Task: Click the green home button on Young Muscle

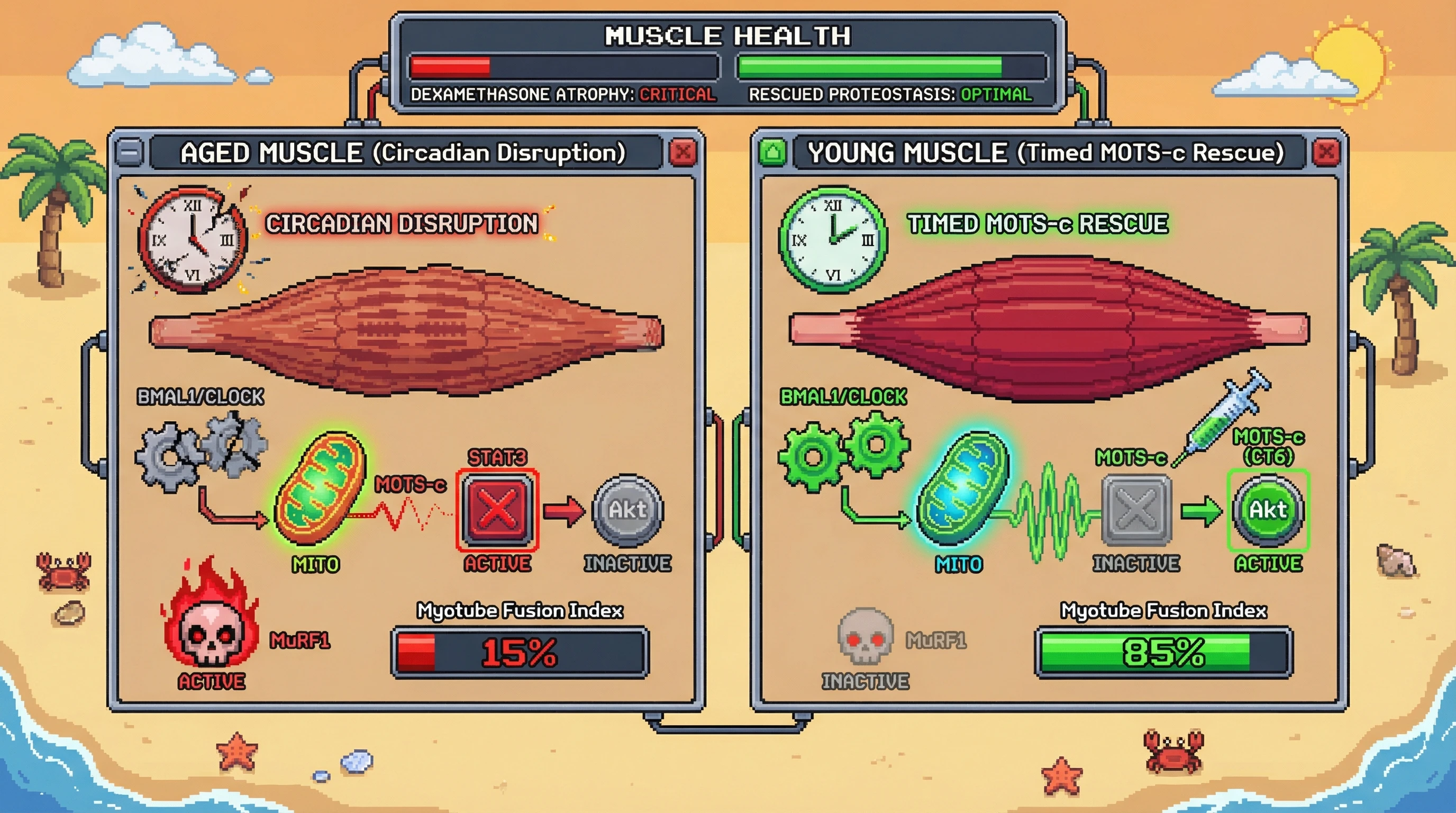Action: (x=772, y=152)
